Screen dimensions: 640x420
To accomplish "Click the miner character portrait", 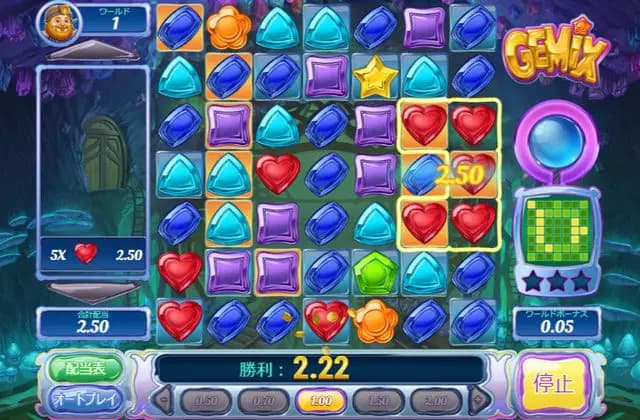I will pyautogui.click(x=61, y=21).
